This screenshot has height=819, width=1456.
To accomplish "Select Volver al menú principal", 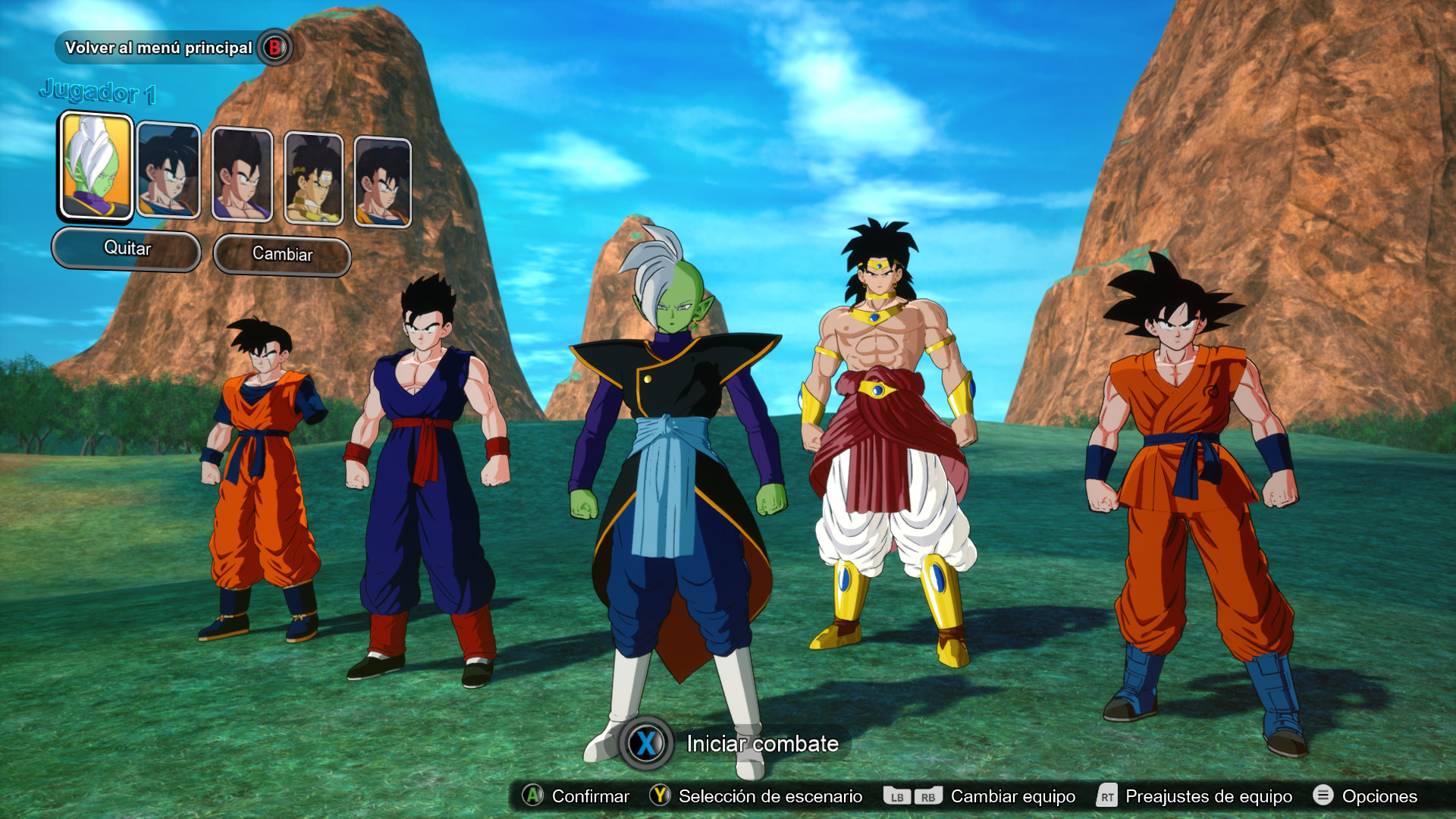I will (x=159, y=47).
